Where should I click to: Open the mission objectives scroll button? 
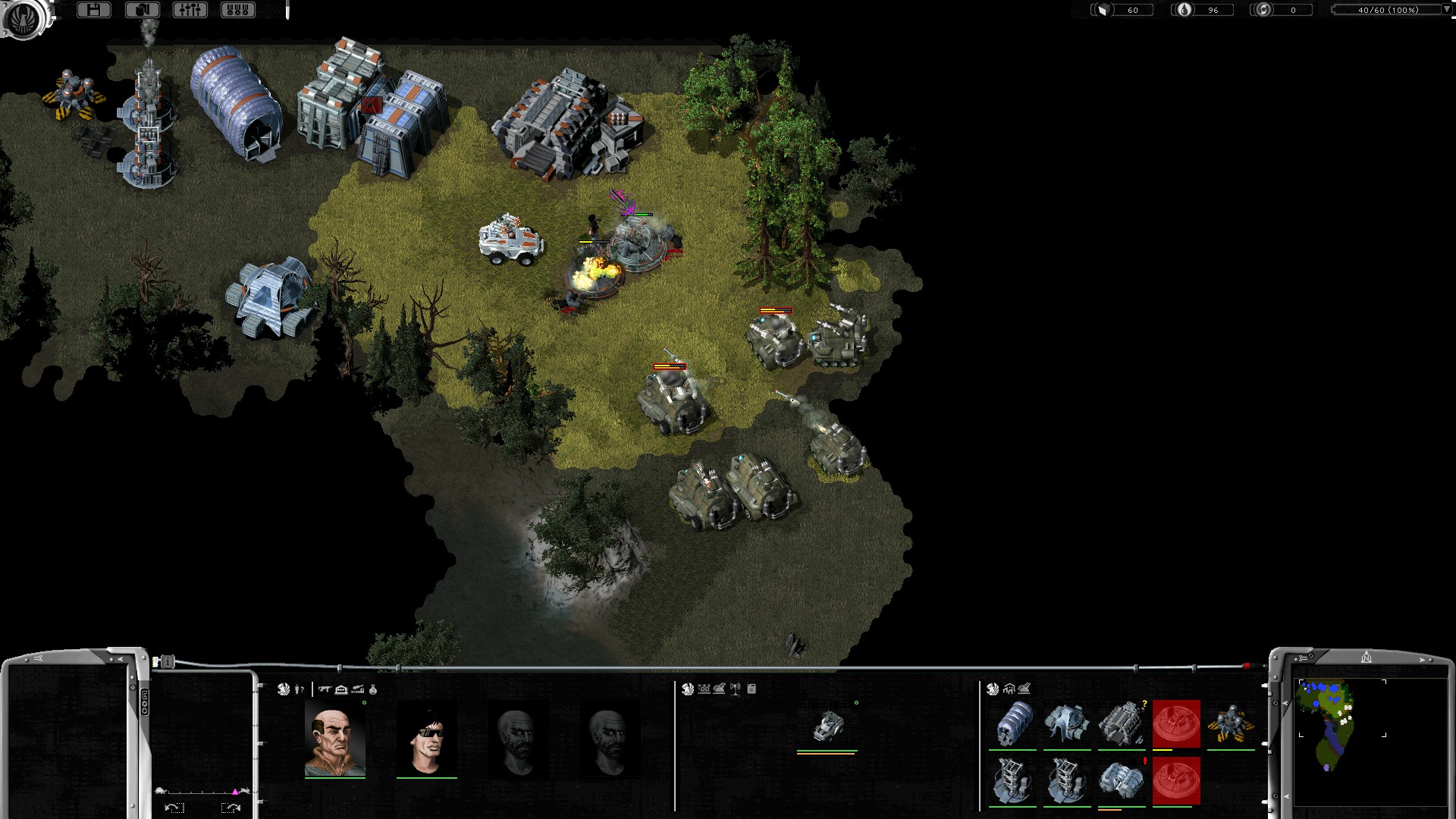(142, 10)
